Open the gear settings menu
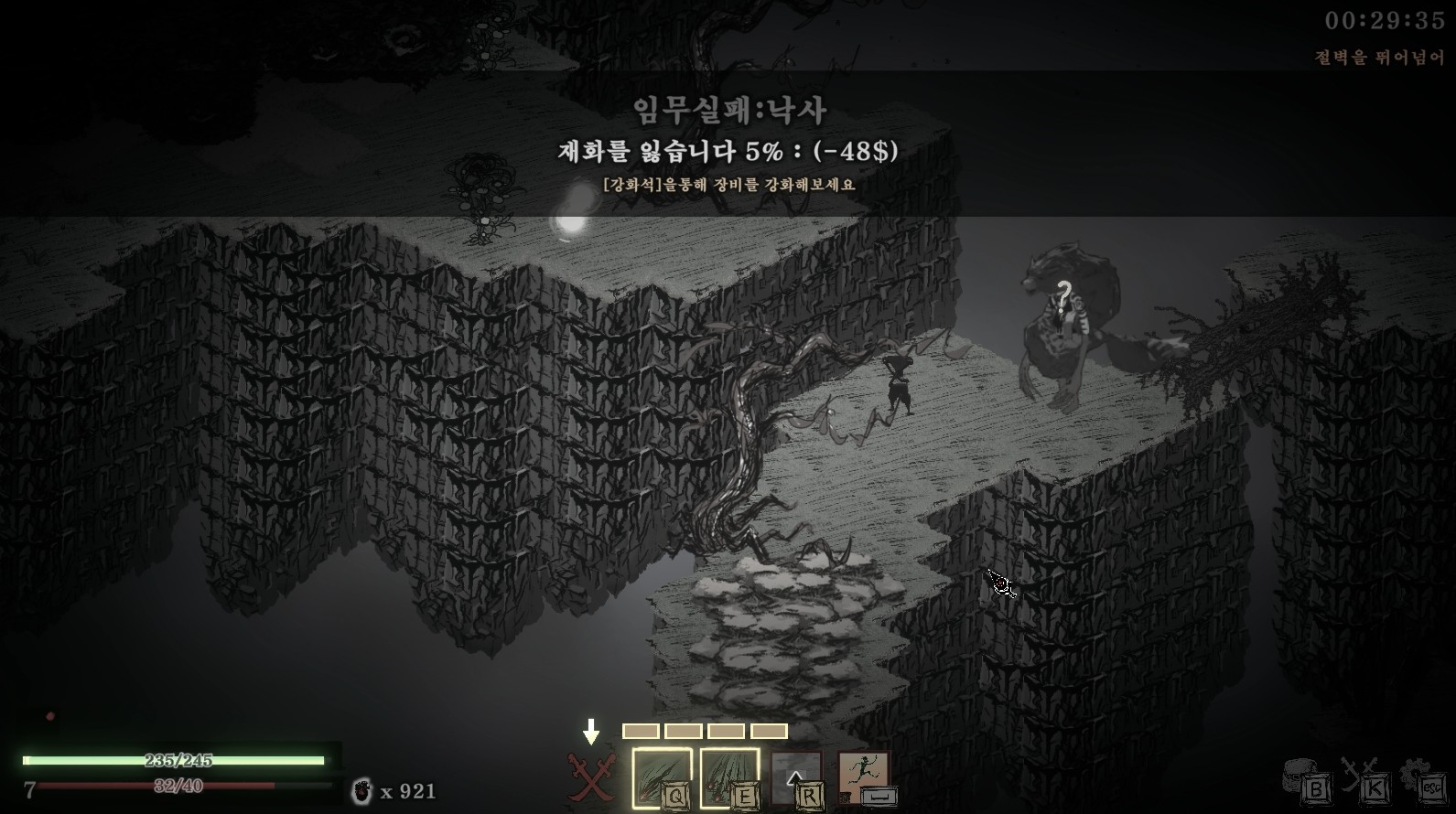This screenshot has height=814, width=1456. pyautogui.click(x=1422, y=779)
